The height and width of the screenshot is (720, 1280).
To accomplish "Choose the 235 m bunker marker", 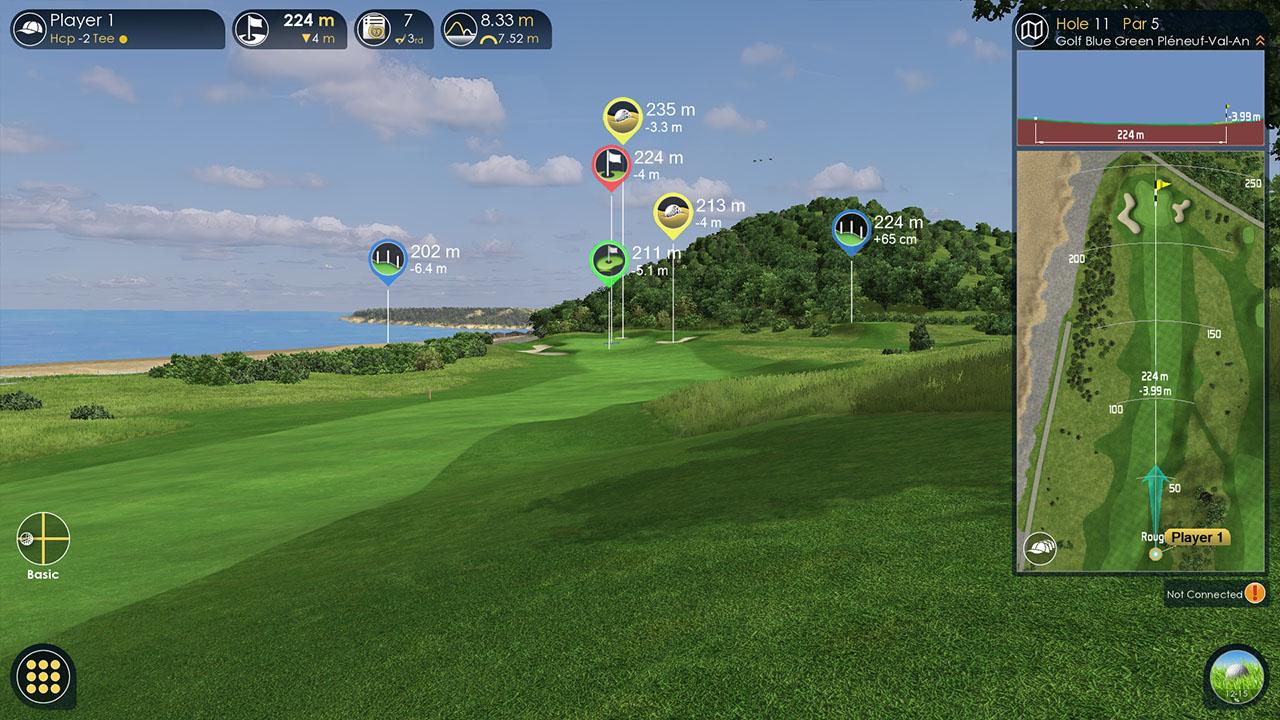I will (x=622, y=117).
